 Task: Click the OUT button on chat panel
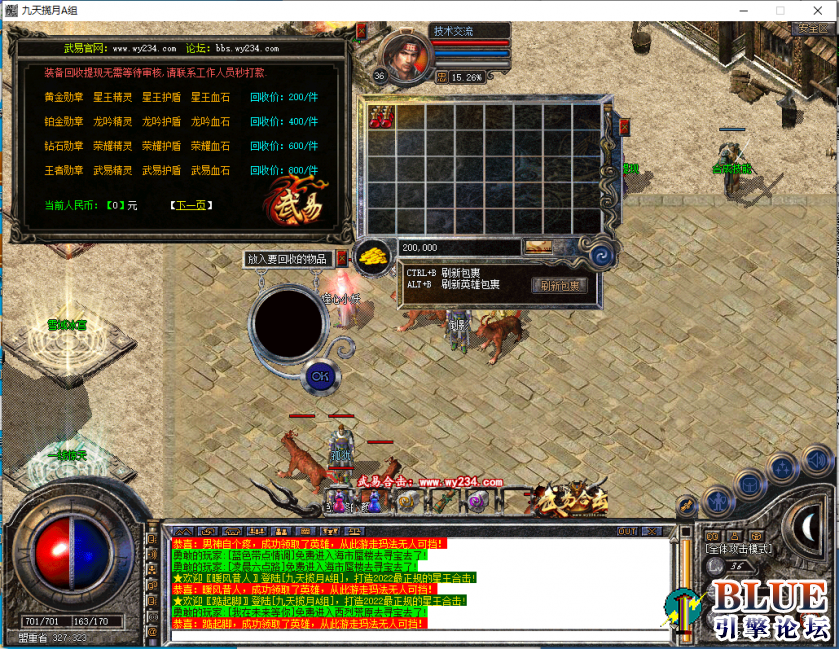628,531
